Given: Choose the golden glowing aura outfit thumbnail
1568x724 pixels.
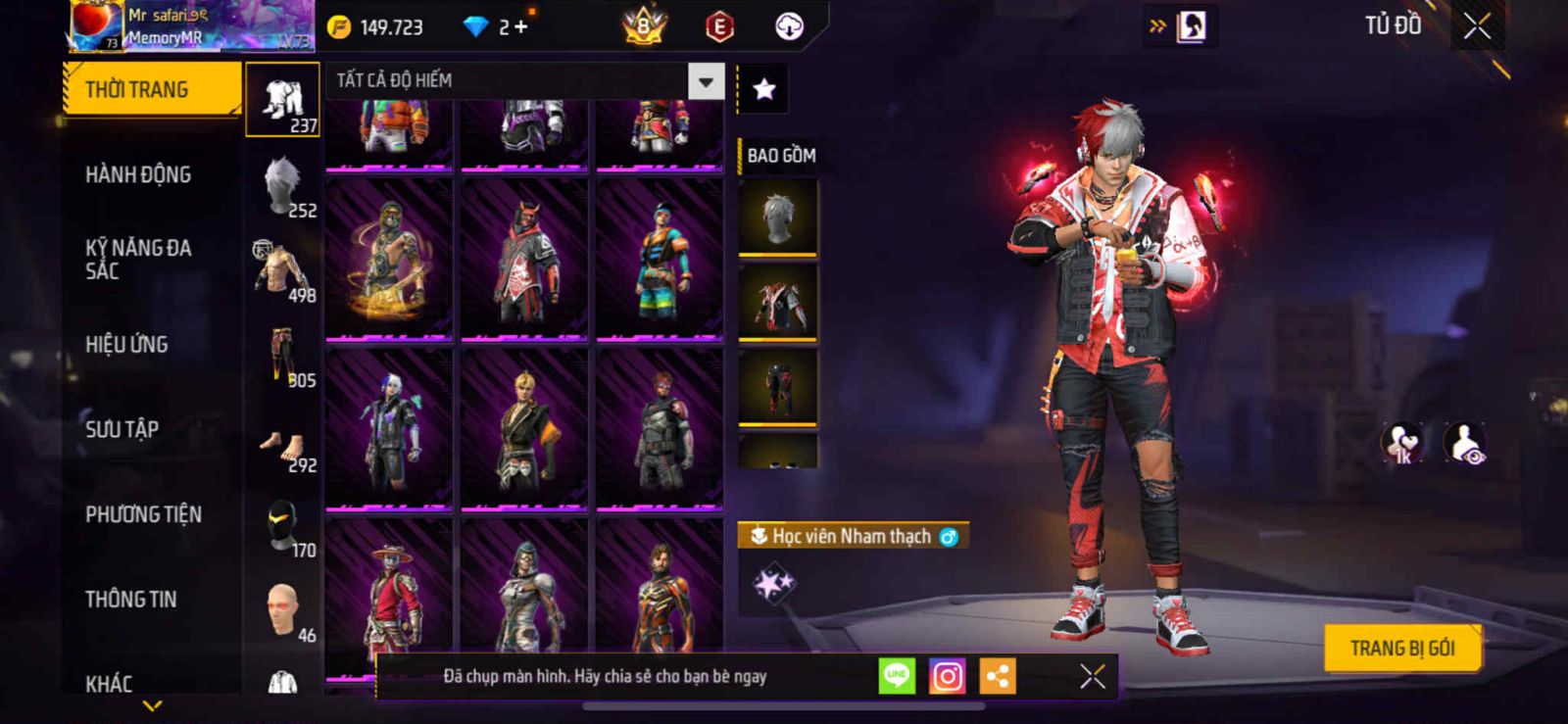Looking at the screenshot, I should 389,259.
